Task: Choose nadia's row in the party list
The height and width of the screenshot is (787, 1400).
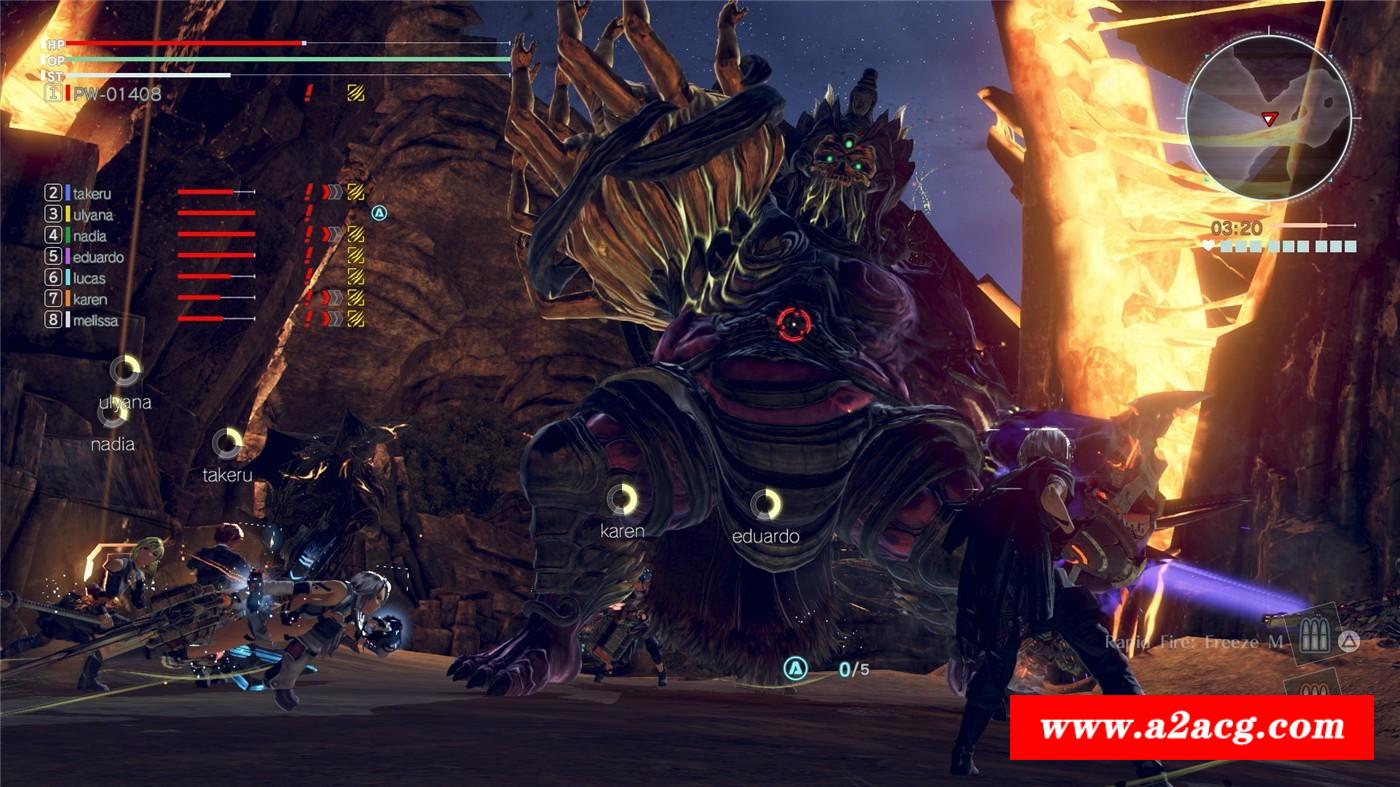Action: click(x=89, y=236)
